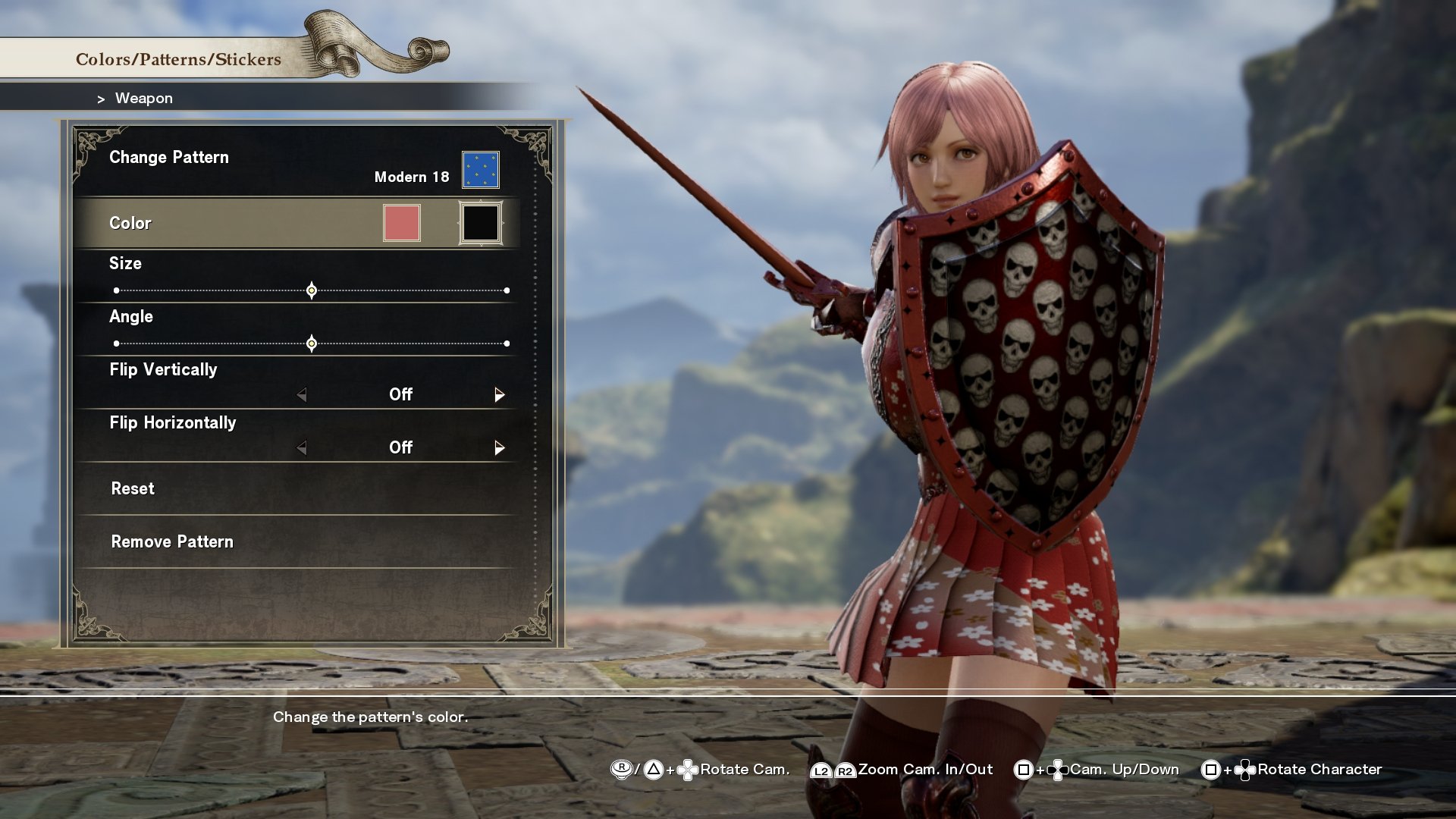Click the Off label under Flip Vertically
This screenshot has height=819, width=1456.
(400, 394)
